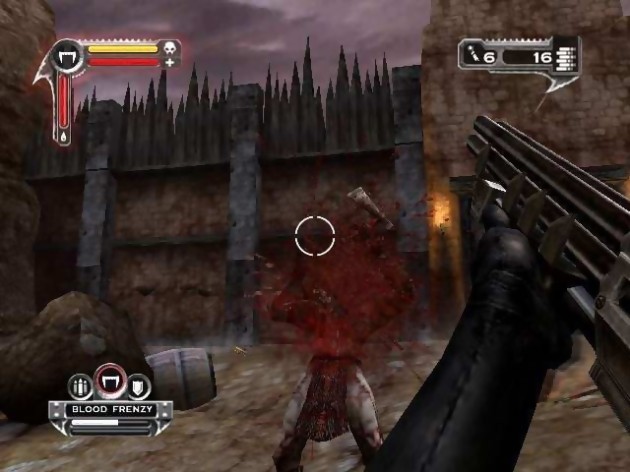Select the Blood Frenzy fangs power icon
This screenshot has height=472, width=630.
tap(108, 381)
